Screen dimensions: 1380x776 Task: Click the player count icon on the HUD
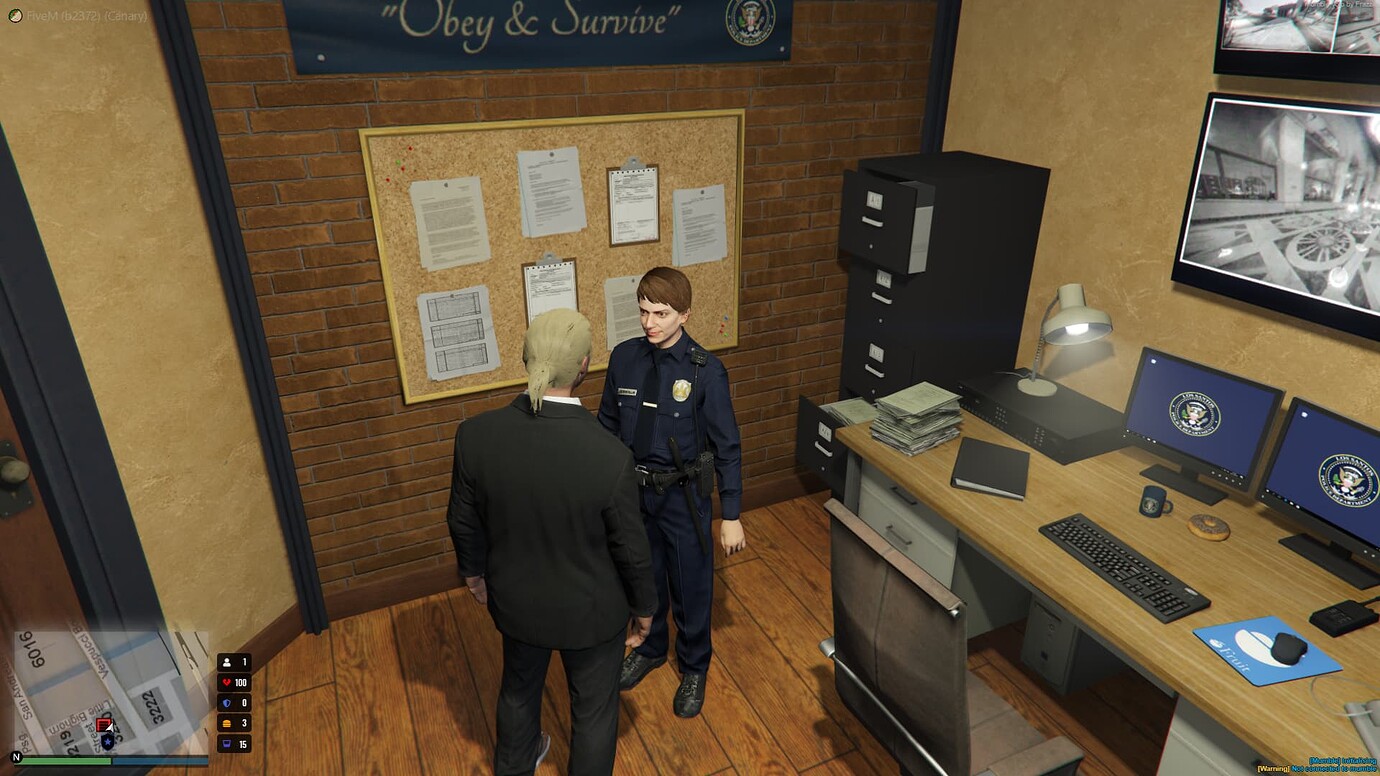227,661
